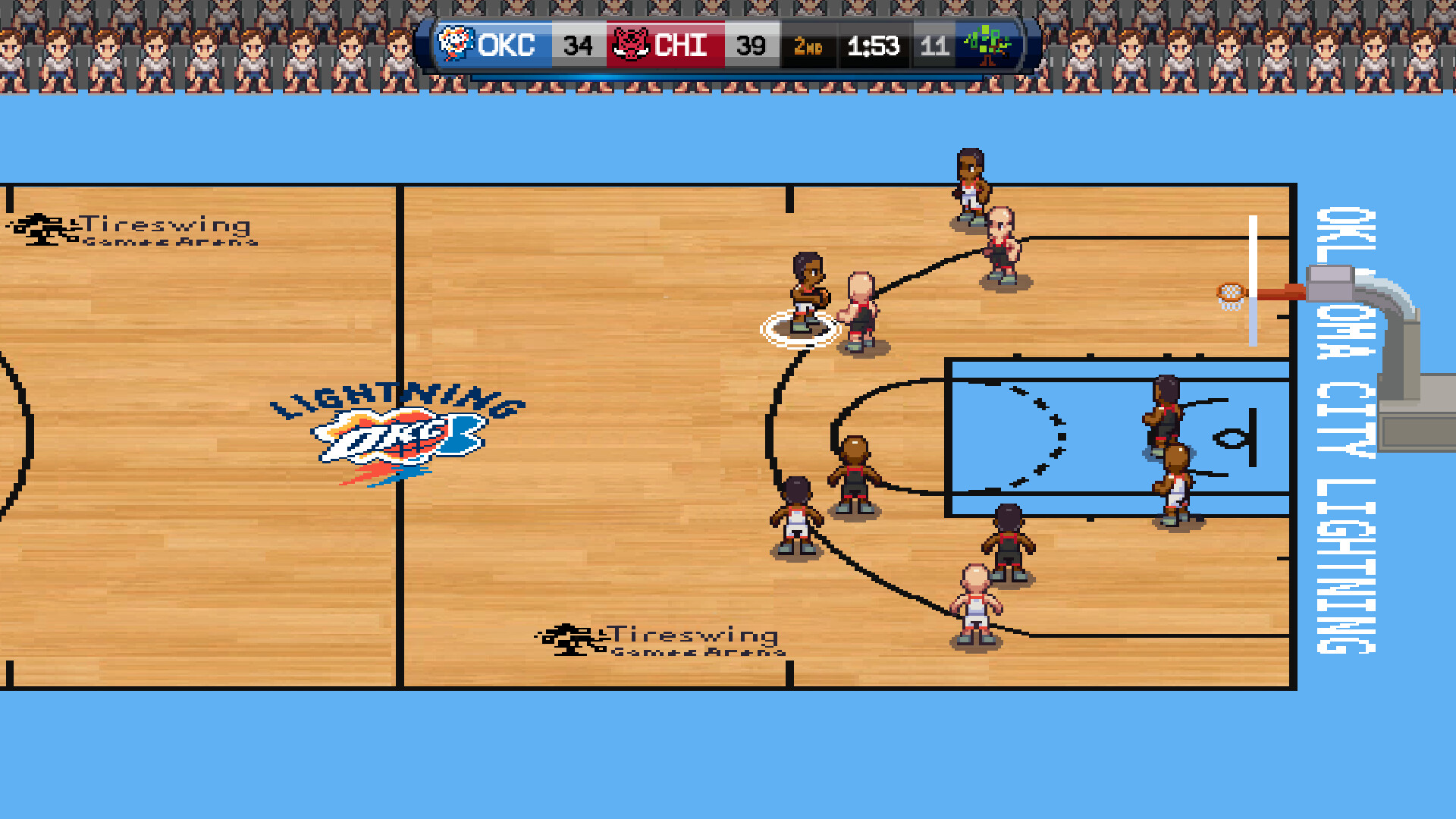The height and width of the screenshot is (819, 1456).
Task: Select the CHI team name on scoreboard
Action: tap(681, 45)
